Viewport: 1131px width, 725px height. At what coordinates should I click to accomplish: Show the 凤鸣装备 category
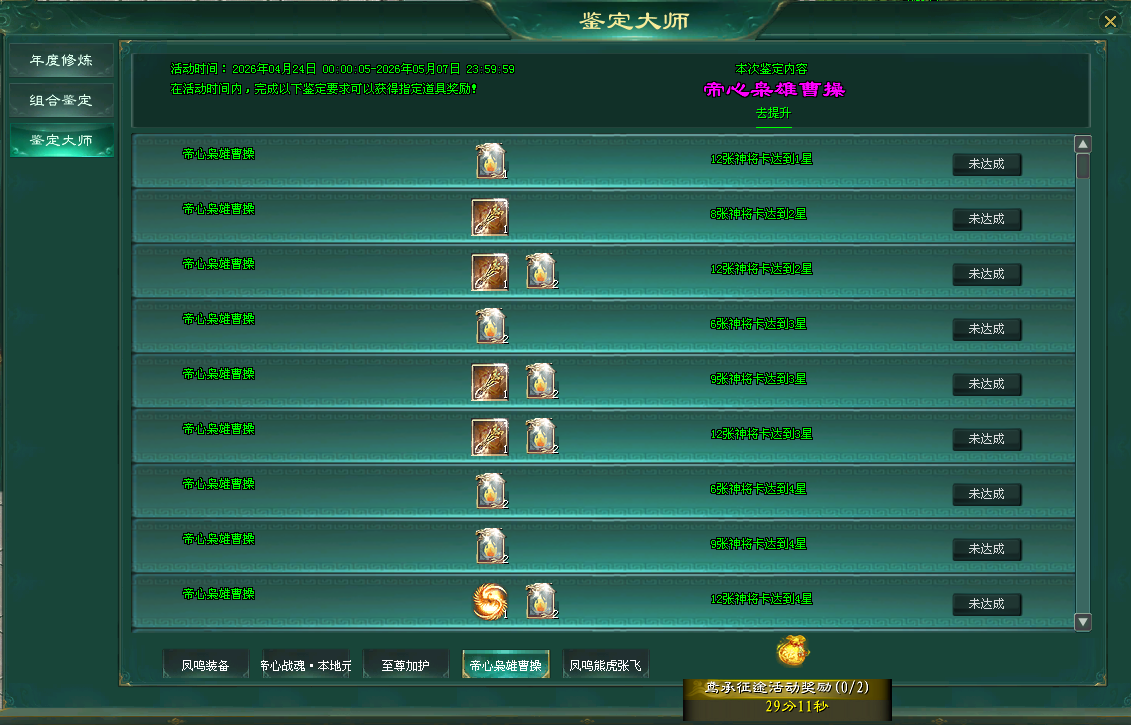coord(205,665)
